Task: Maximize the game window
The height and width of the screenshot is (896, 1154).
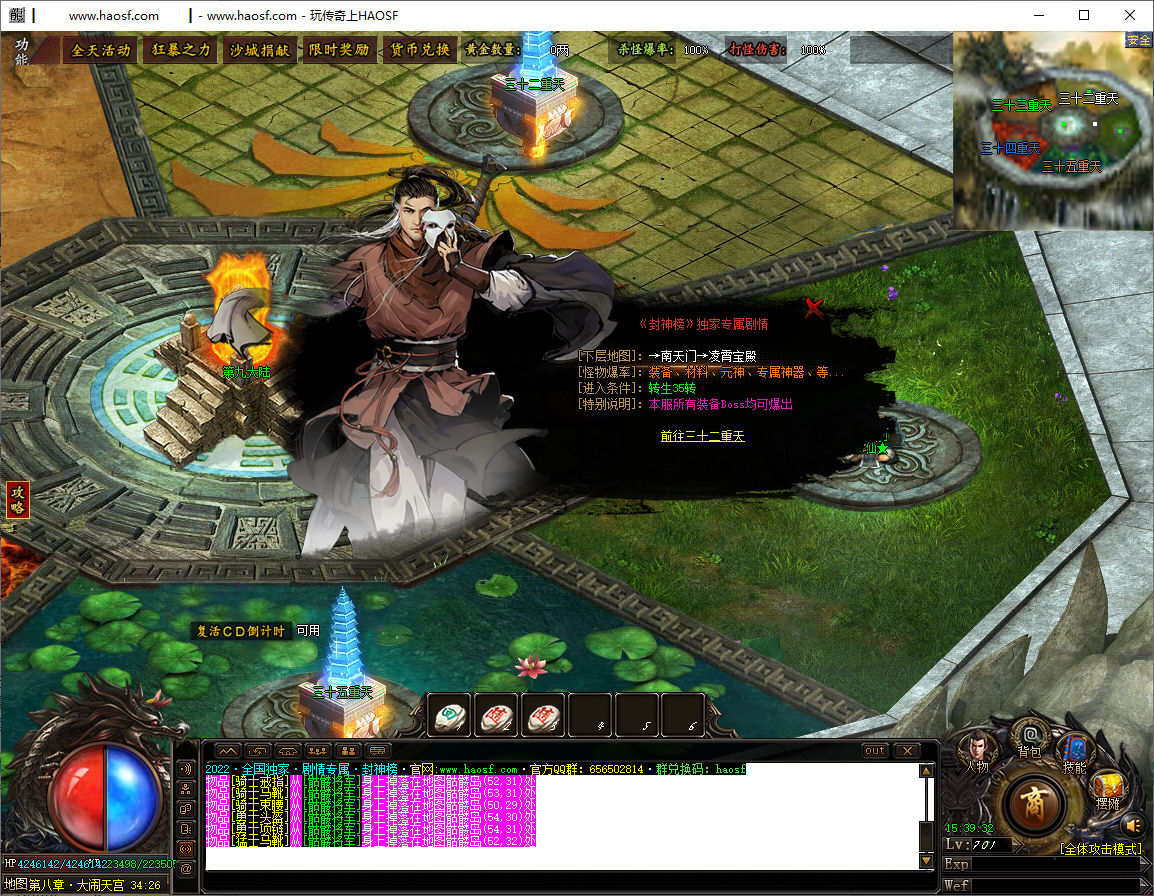Action: coord(1084,15)
